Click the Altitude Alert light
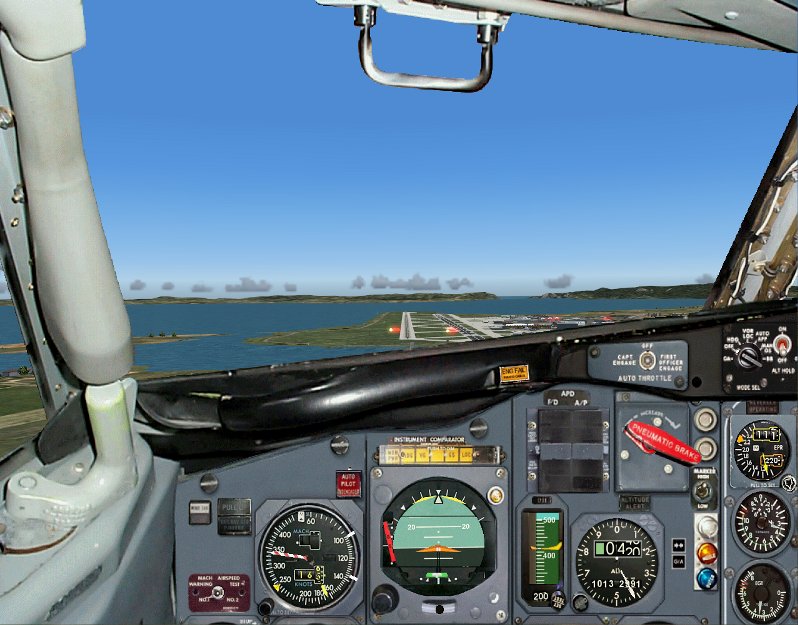Viewport: 798px width, 625px height. click(x=634, y=501)
